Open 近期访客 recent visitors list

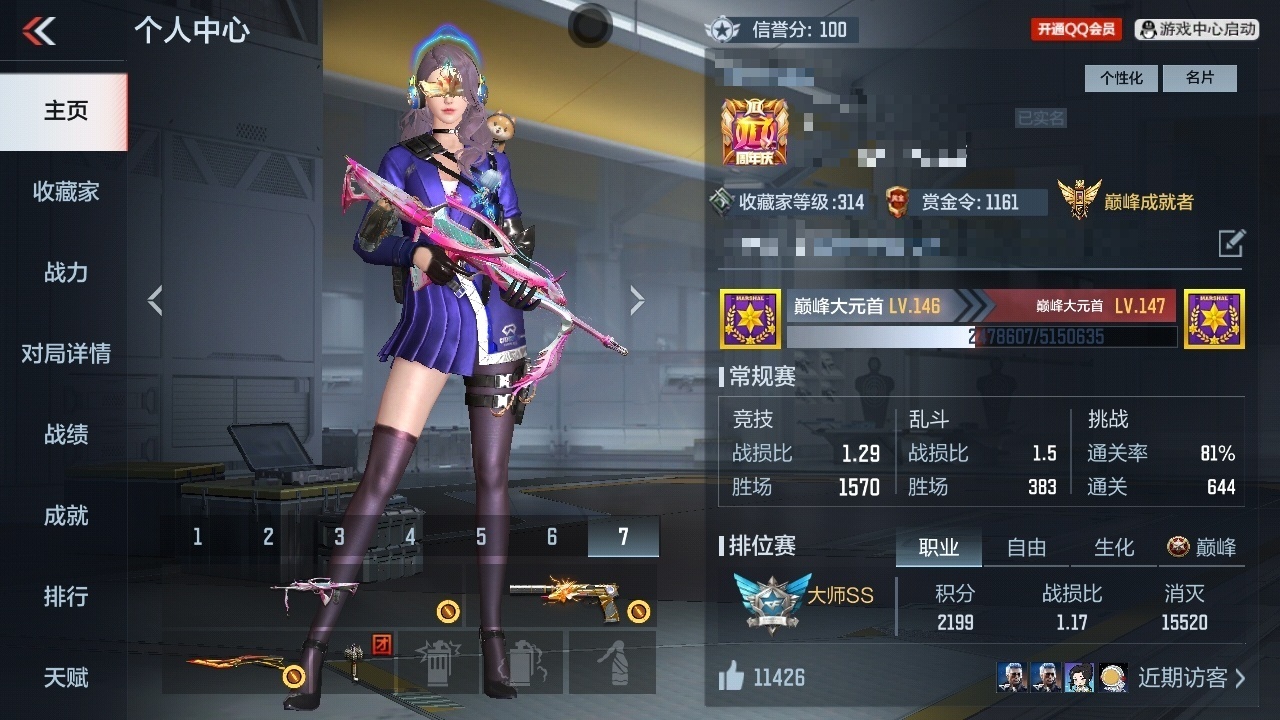[x=1190, y=678]
